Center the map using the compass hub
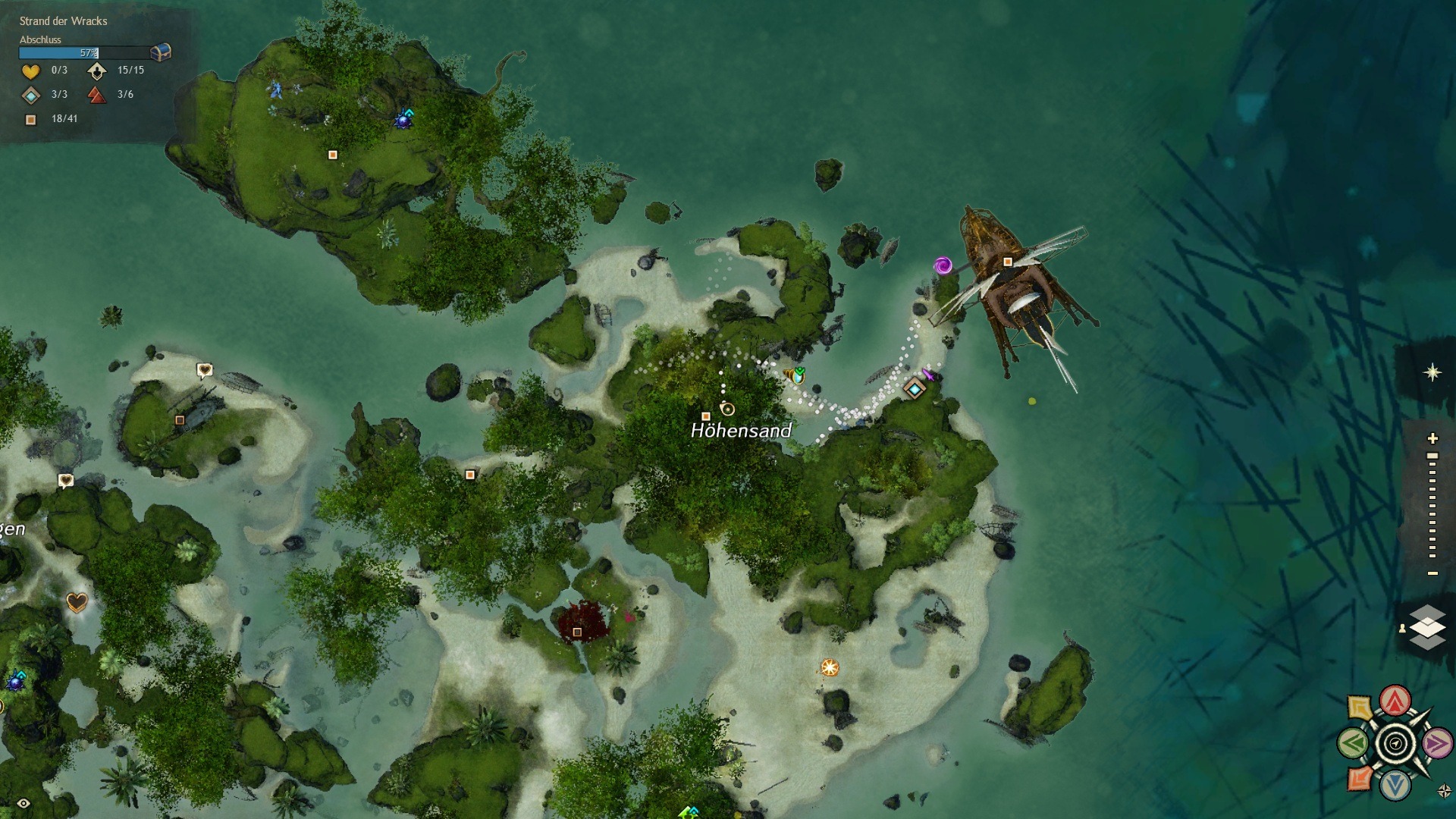Viewport: 1456px width, 819px height. coord(1395,744)
